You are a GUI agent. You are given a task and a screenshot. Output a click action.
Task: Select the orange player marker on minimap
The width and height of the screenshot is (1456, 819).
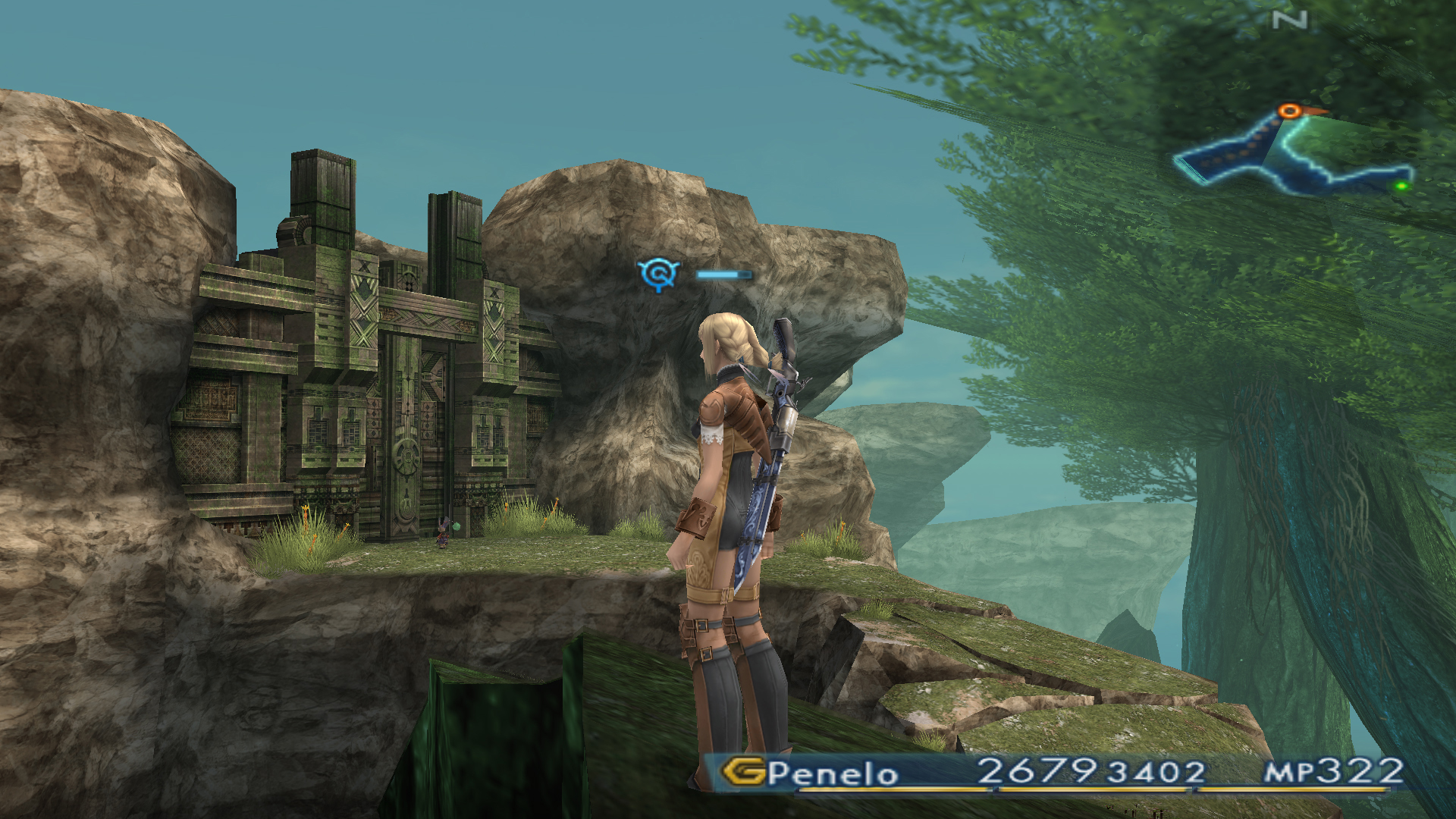pos(1289,111)
